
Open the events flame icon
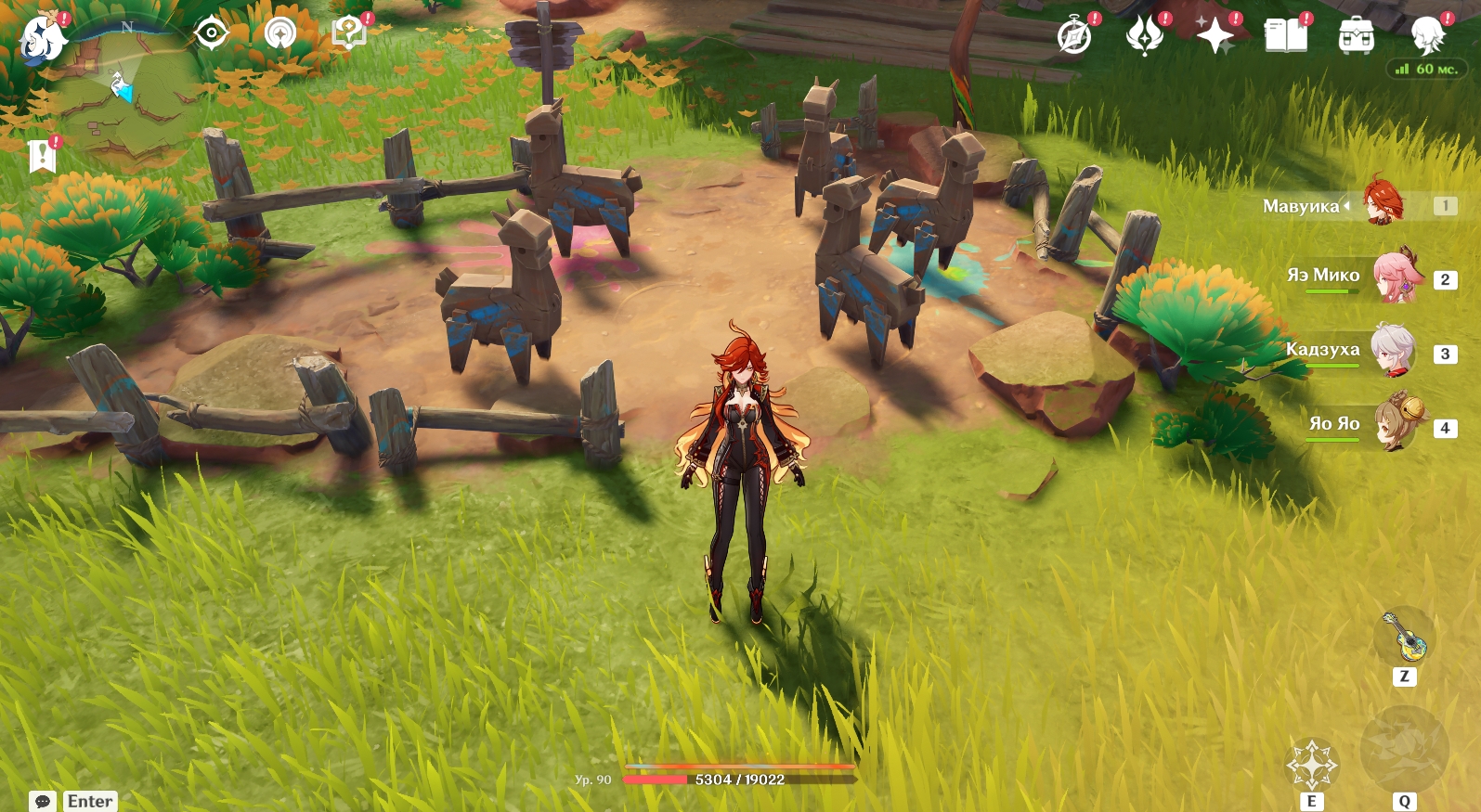point(1144,37)
